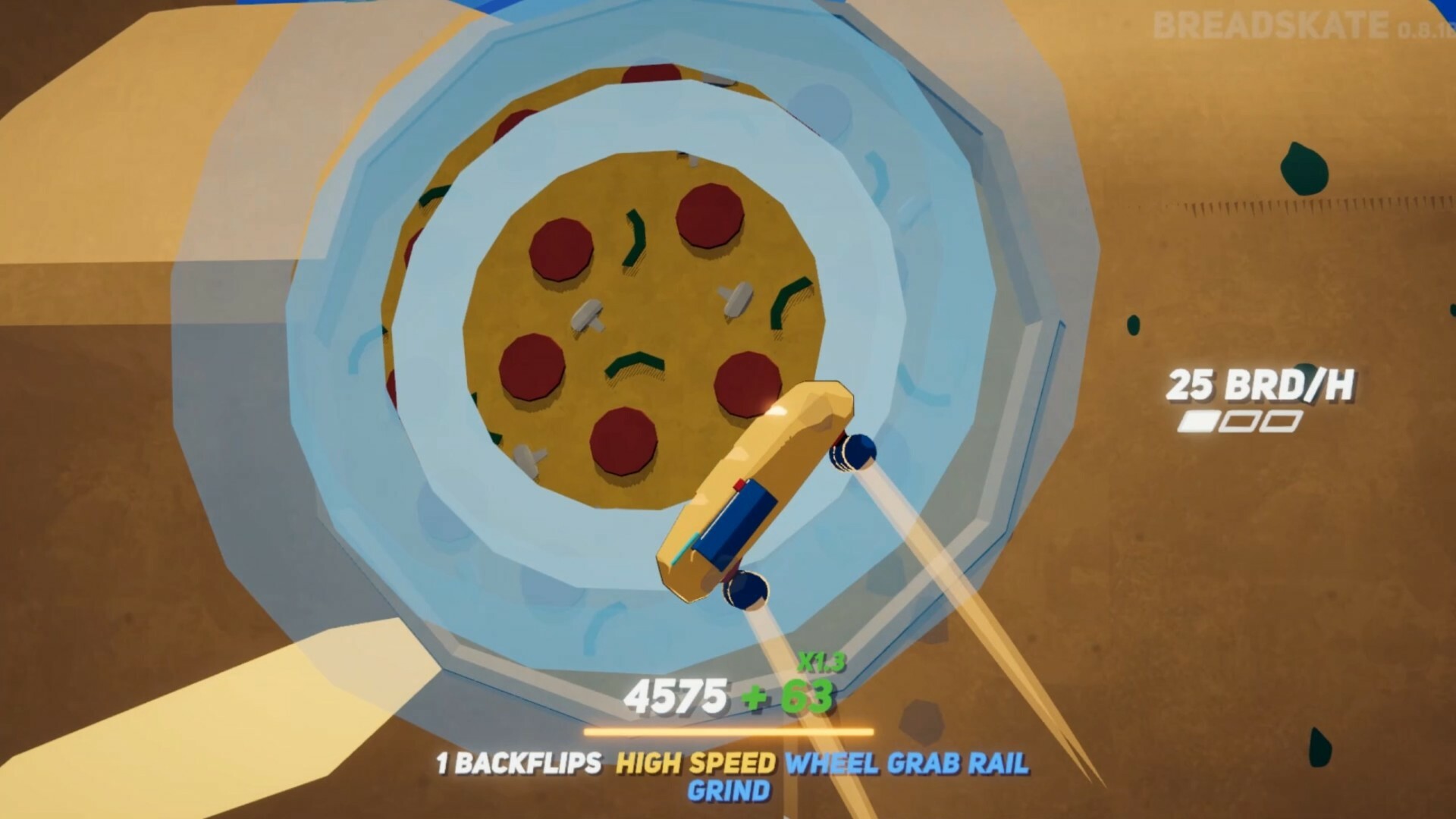Toggle the middle empty speed segment
This screenshot has width=1456, height=819.
[x=1240, y=422]
